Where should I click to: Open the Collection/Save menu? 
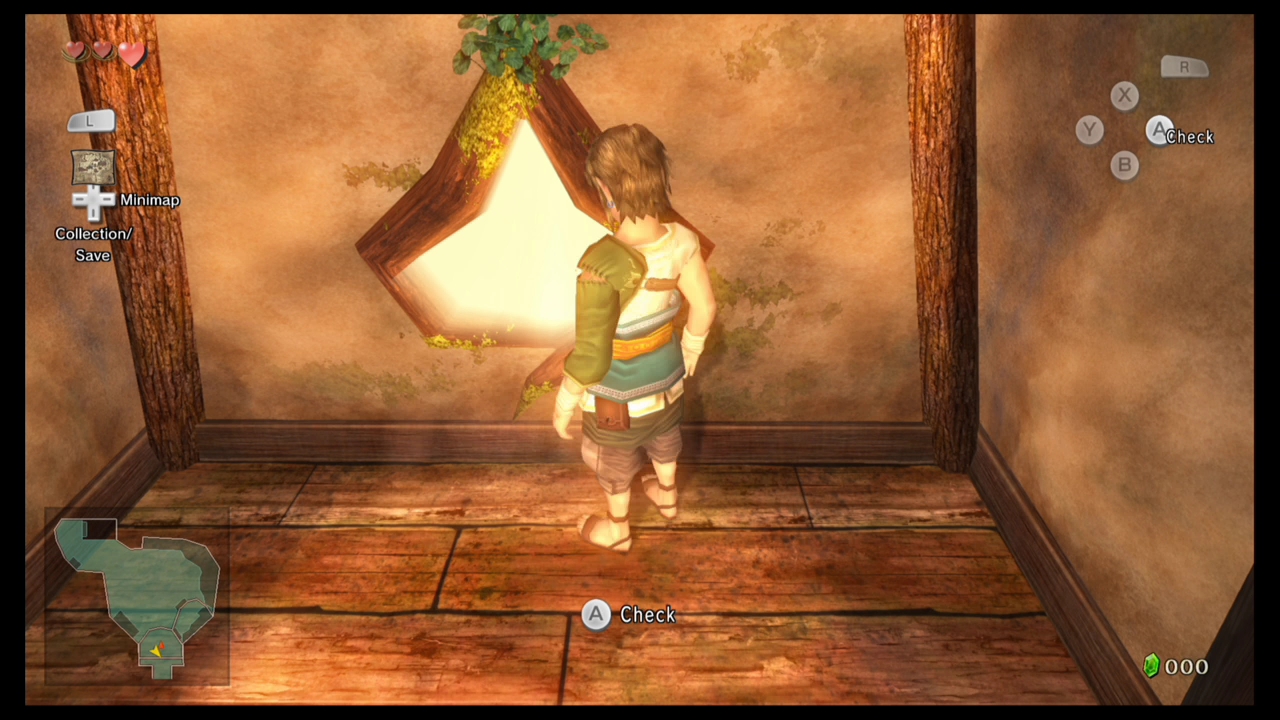[93, 244]
